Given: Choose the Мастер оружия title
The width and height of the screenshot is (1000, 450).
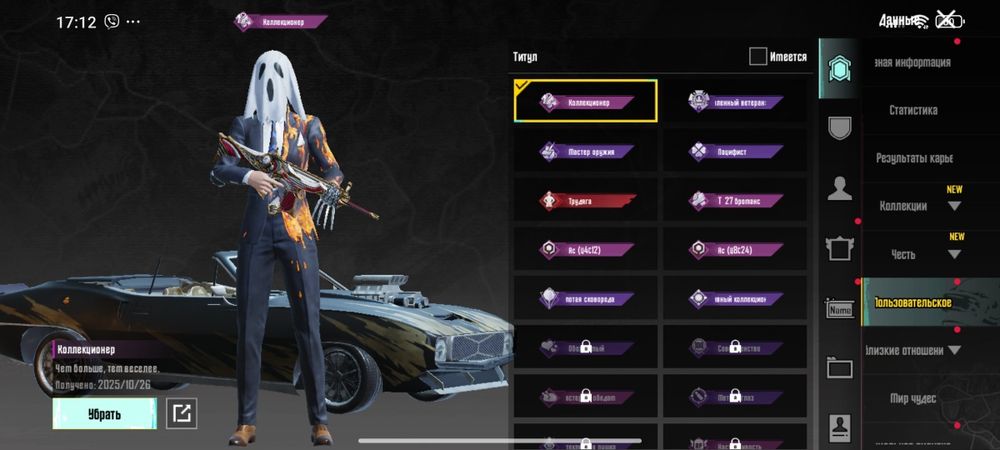Looking at the screenshot, I should pyautogui.click(x=586, y=151).
